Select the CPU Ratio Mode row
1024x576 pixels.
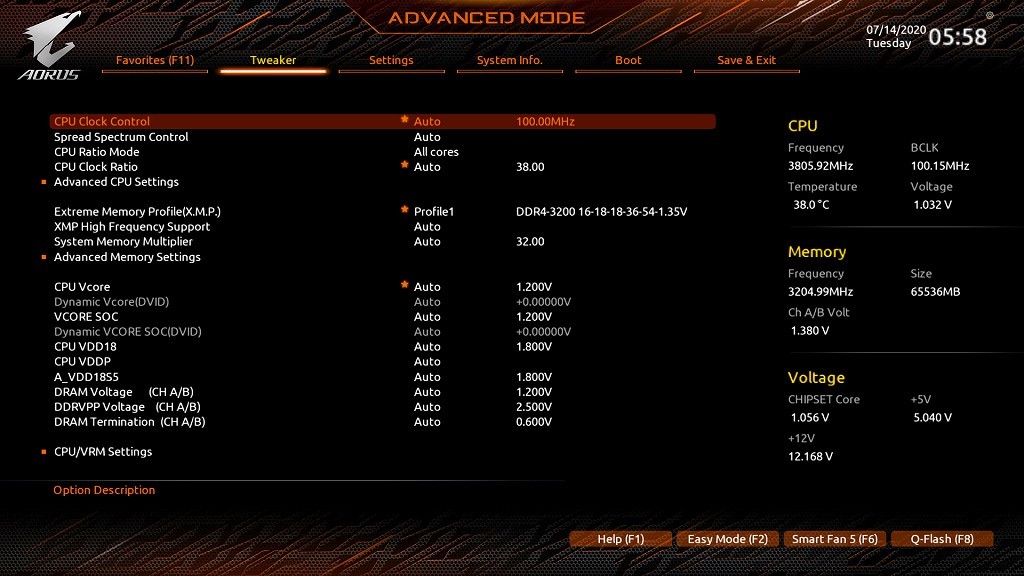[96, 152]
